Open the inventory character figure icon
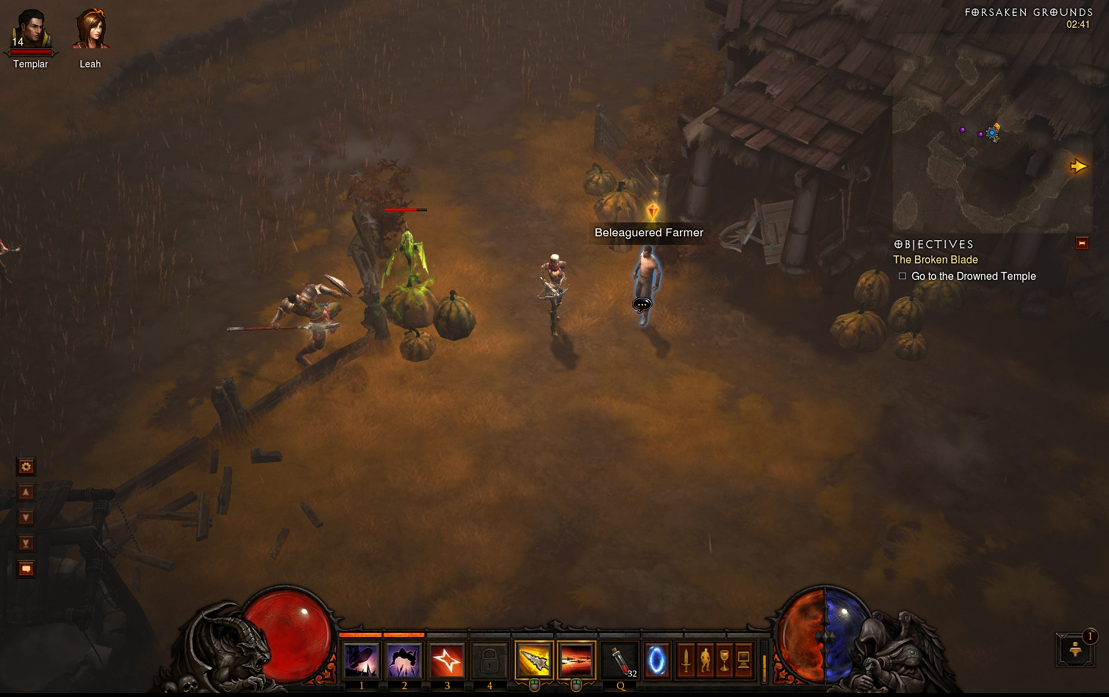The width and height of the screenshot is (1109, 697). 705,660
